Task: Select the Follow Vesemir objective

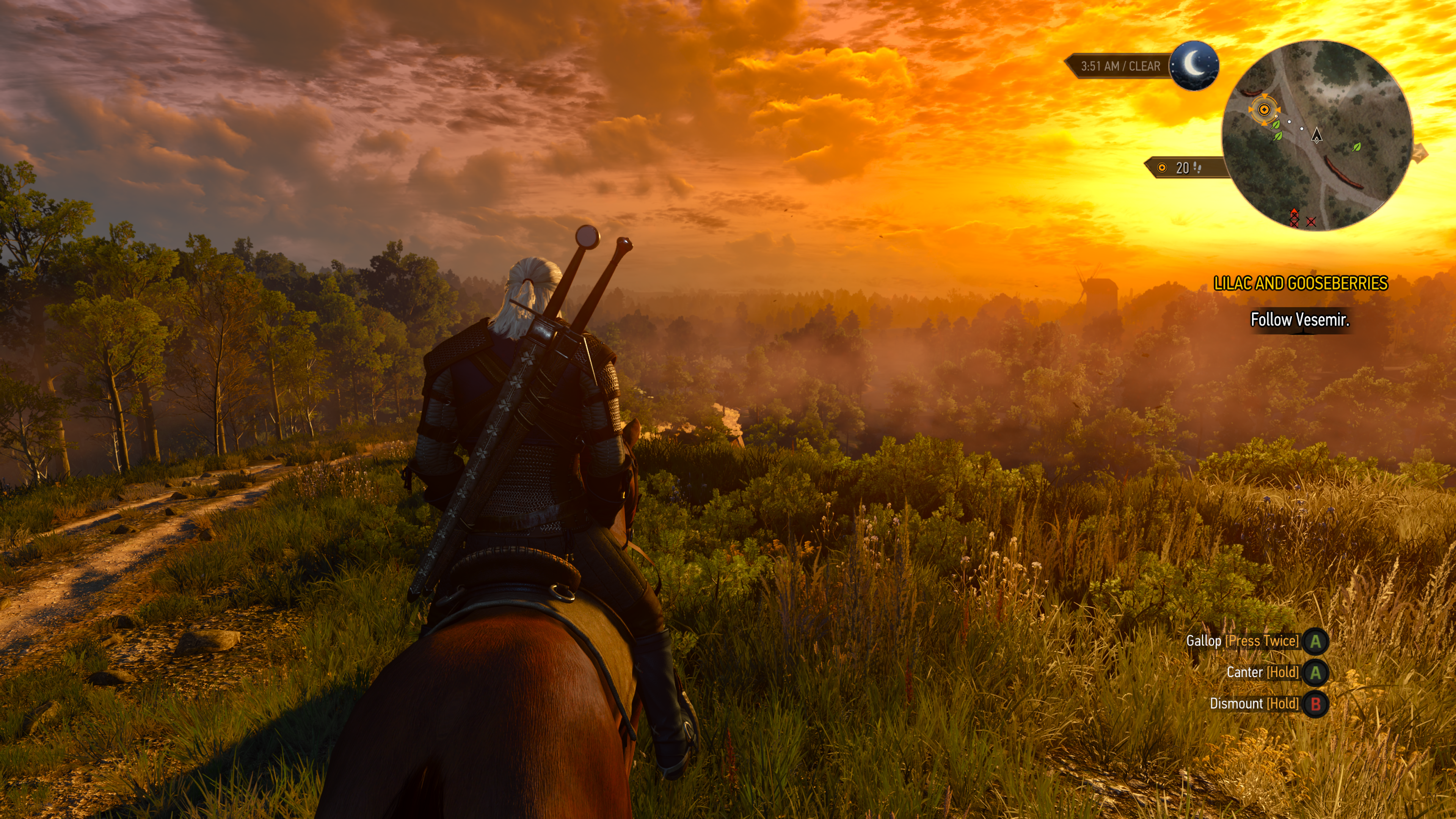Action: (1299, 320)
